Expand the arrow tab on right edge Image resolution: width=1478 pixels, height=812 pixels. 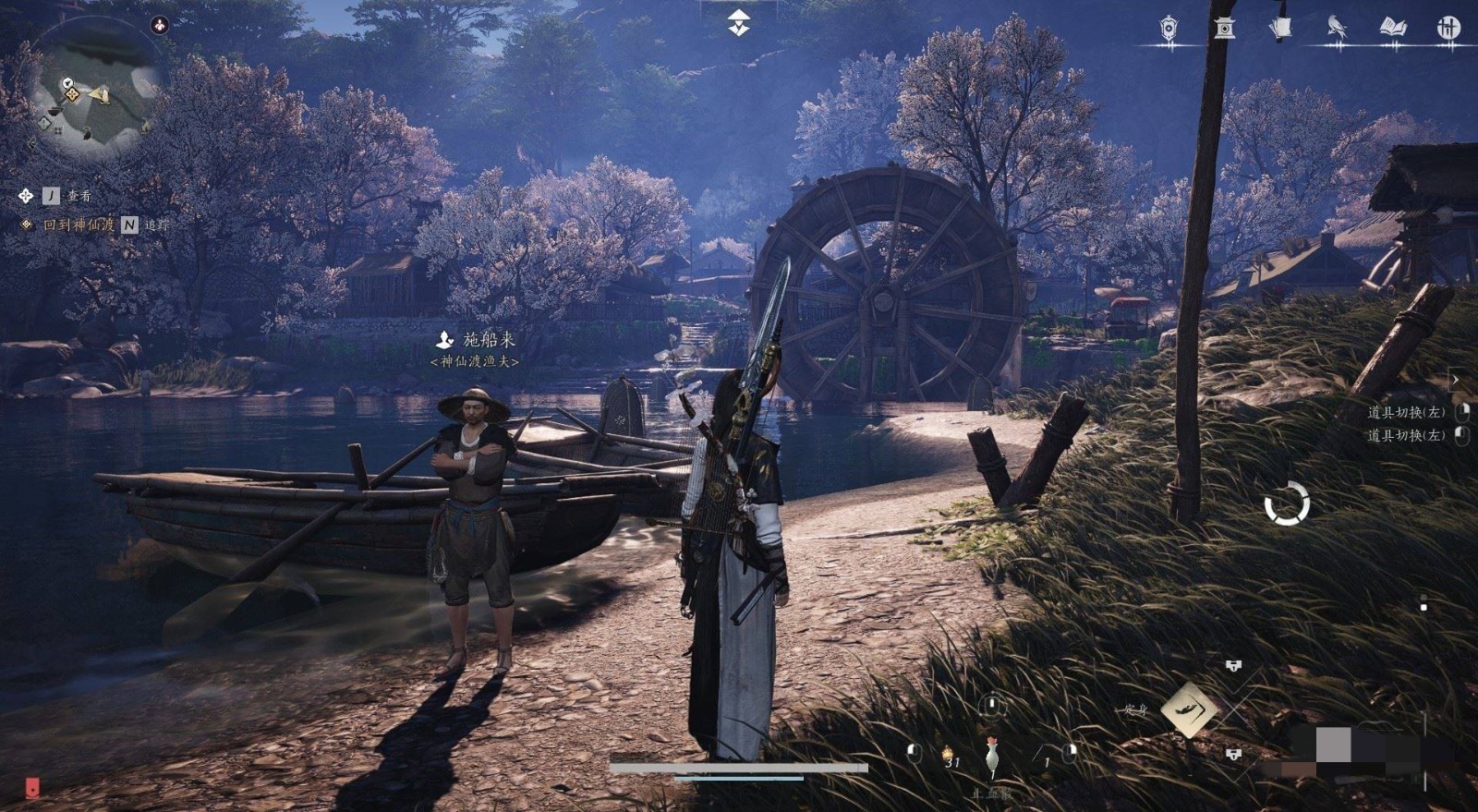[1455, 380]
